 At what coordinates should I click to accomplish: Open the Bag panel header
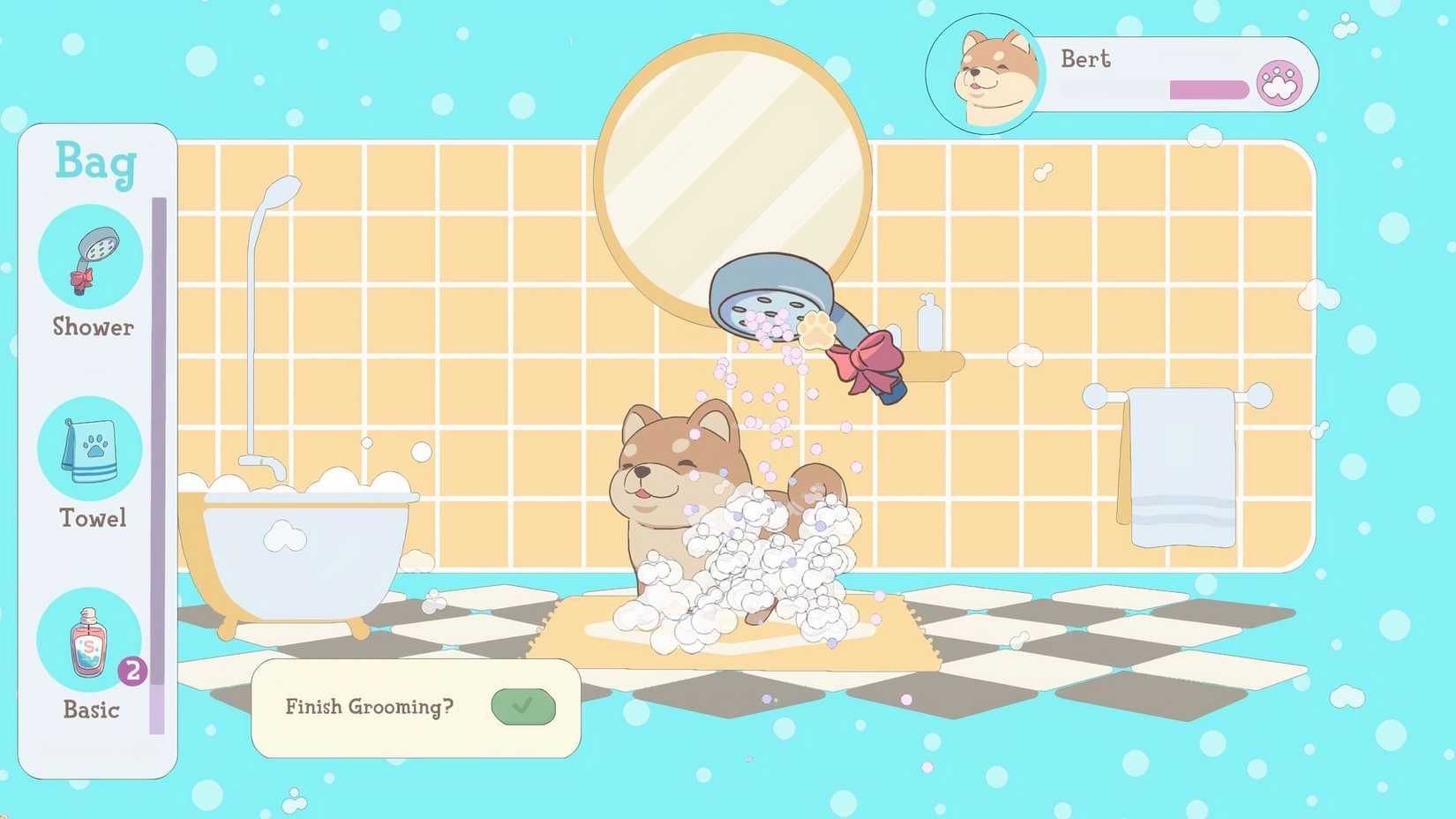pos(95,163)
